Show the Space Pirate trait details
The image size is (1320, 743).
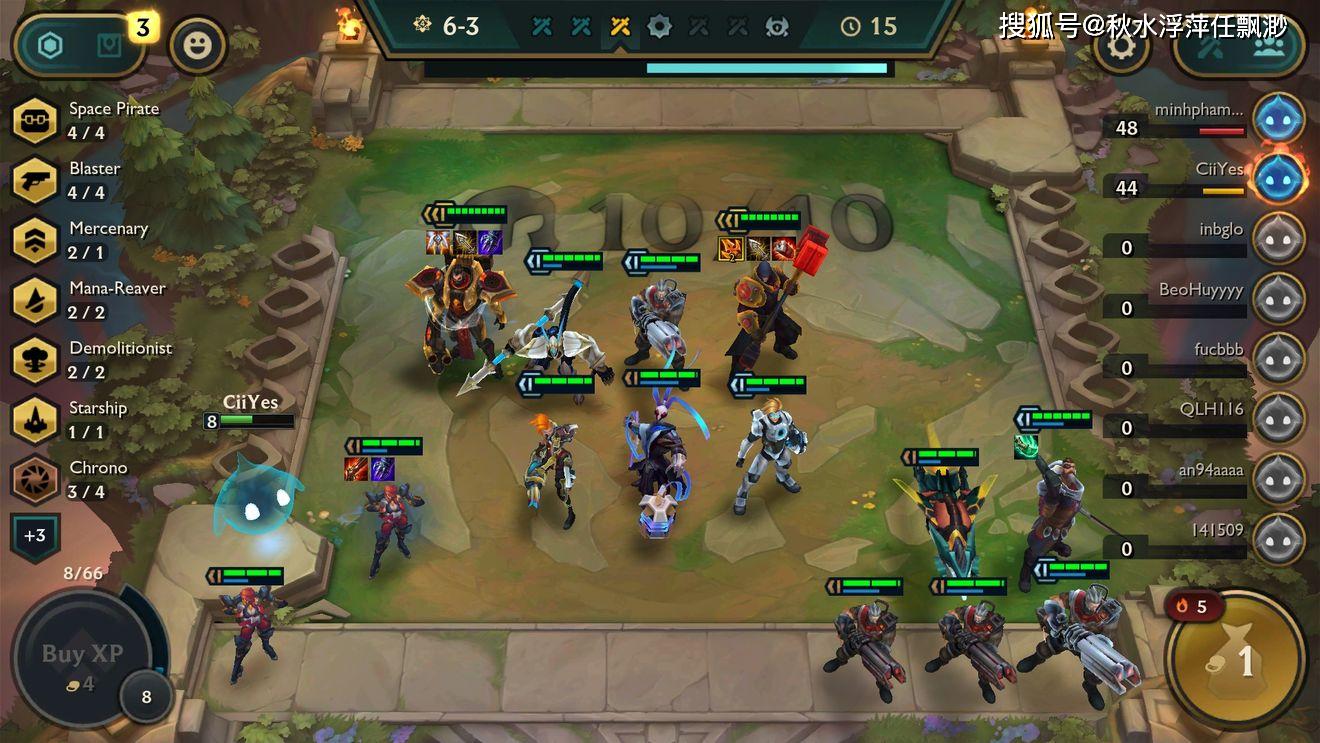pos(34,120)
